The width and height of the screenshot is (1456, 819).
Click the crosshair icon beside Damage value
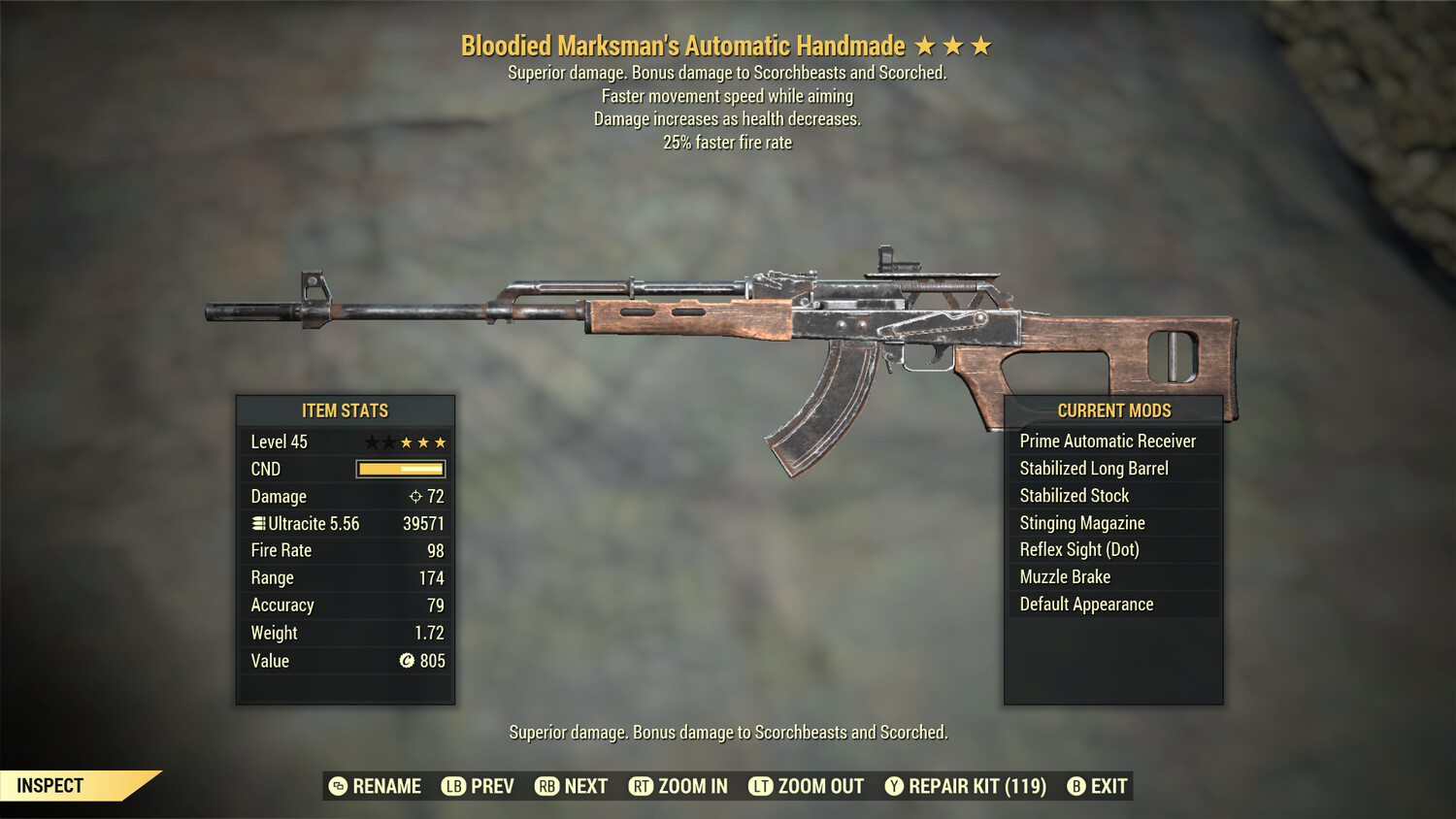click(x=417, y=496)
